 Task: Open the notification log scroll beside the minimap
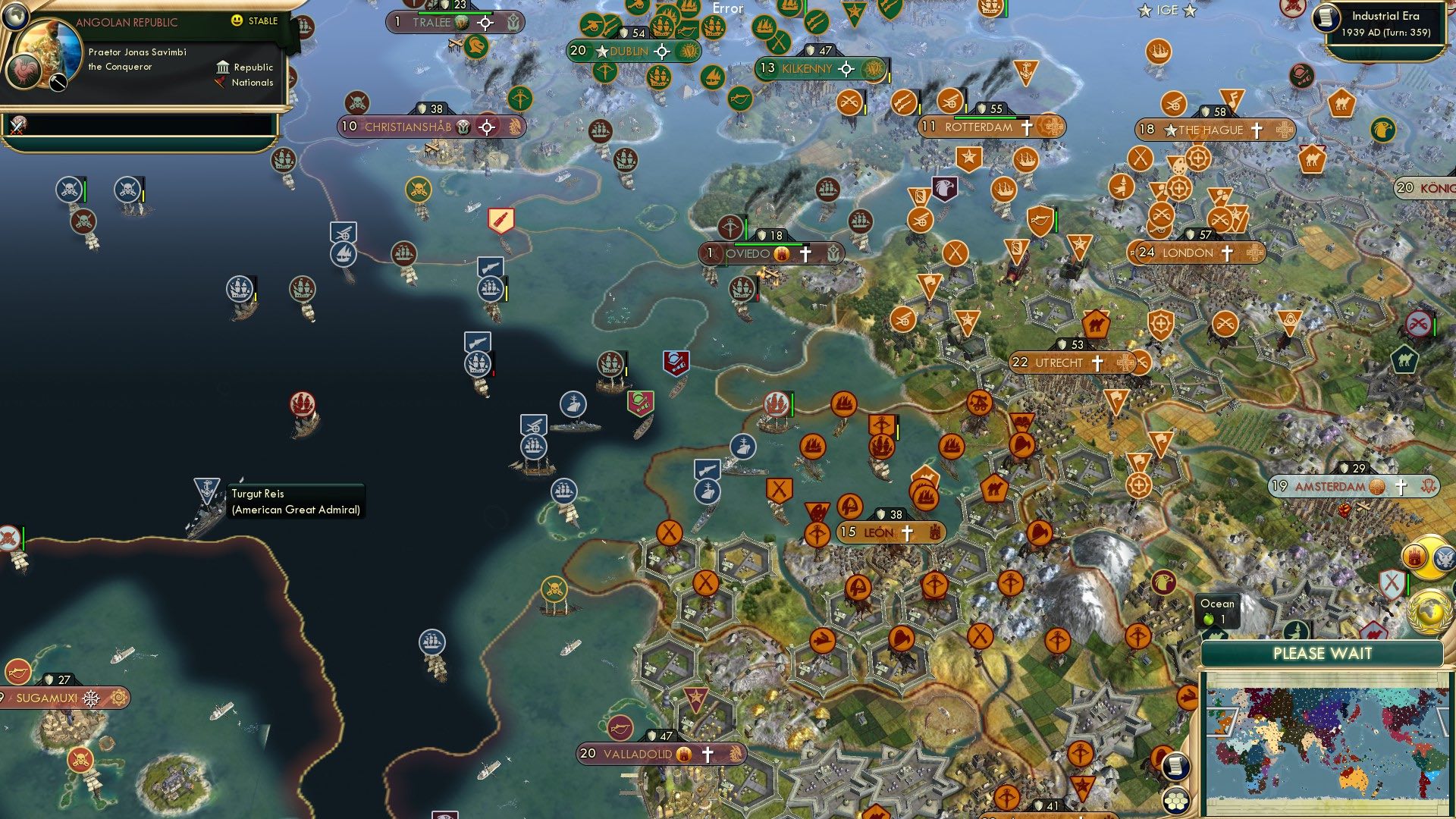tap(1175, 766)
